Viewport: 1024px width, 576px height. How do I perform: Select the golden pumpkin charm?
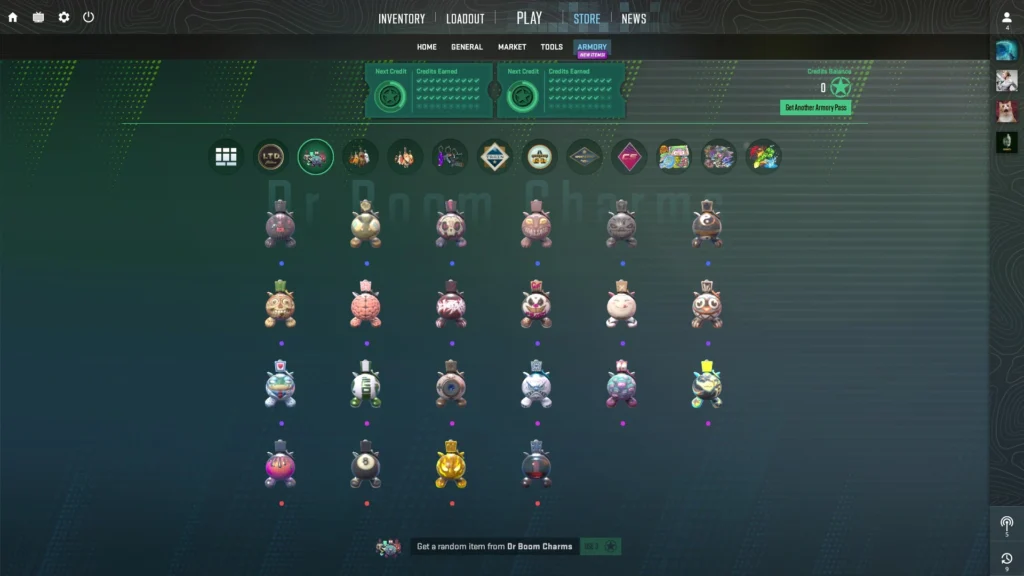click(452, 466)
